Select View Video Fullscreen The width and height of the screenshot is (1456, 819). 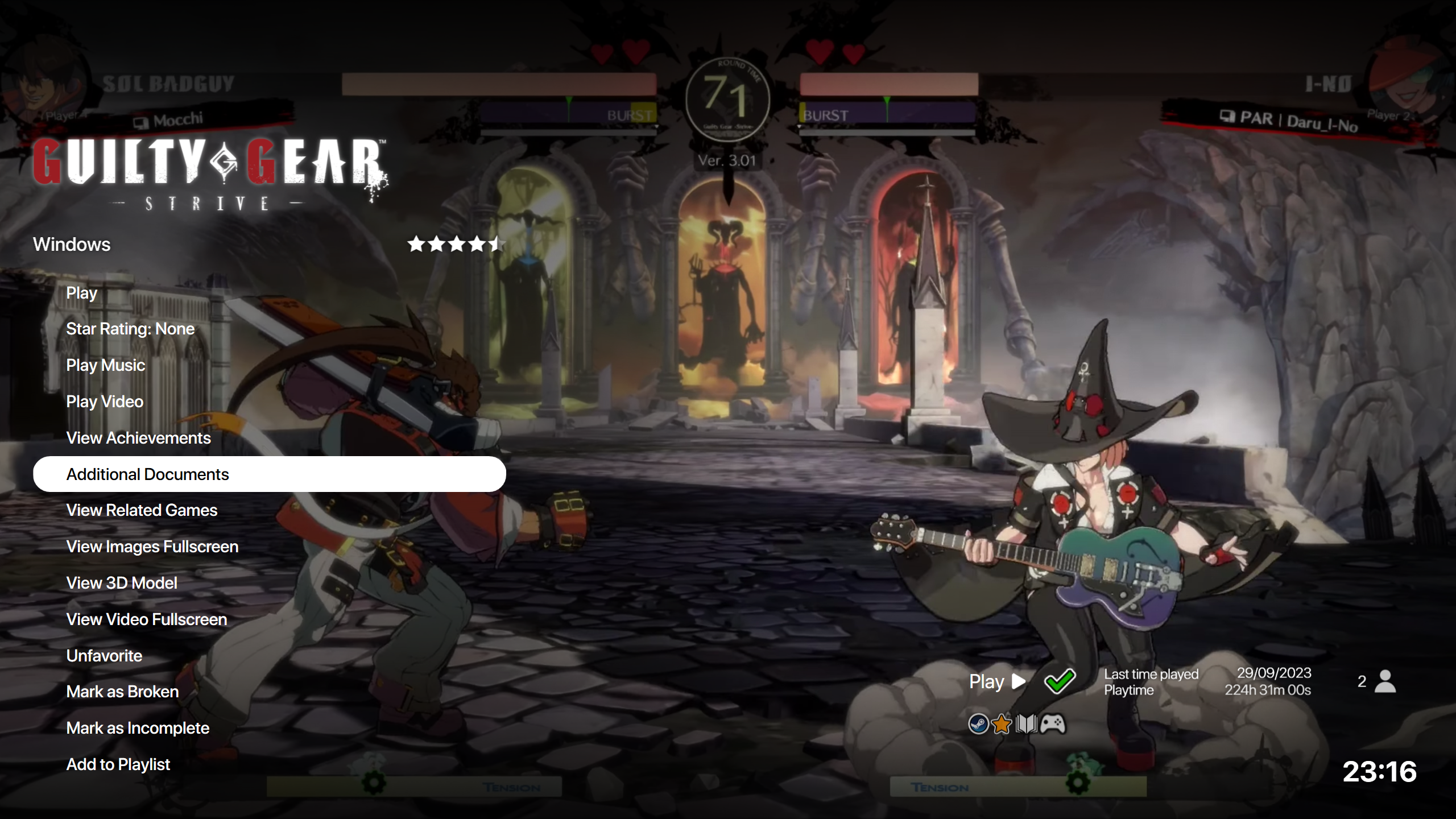tap(147, 619)
